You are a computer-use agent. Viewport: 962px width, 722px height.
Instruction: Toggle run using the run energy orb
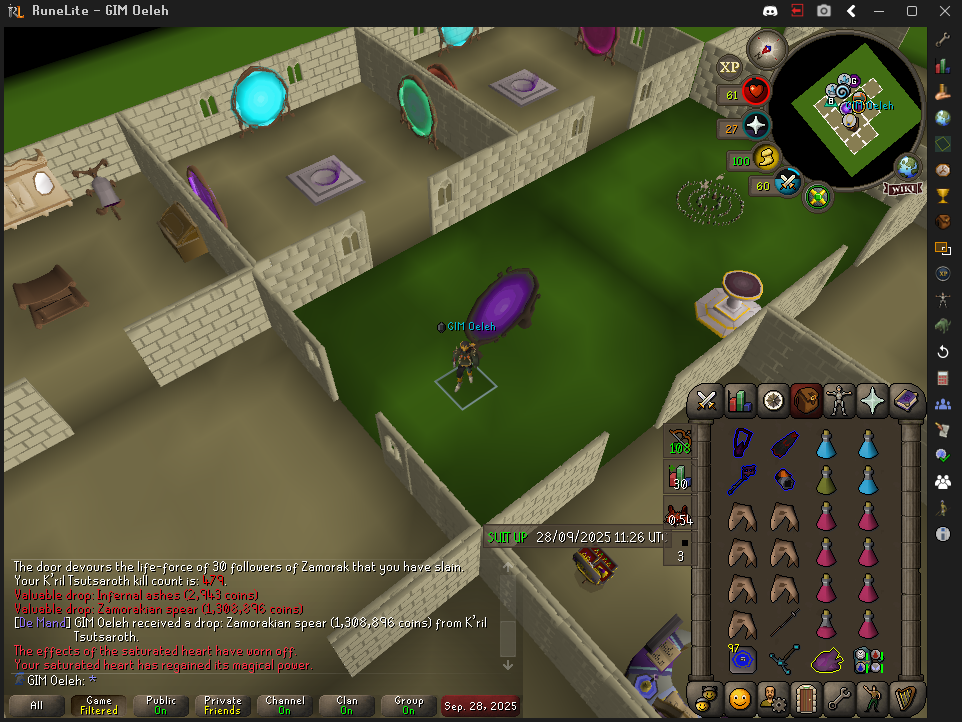[765, 158]
